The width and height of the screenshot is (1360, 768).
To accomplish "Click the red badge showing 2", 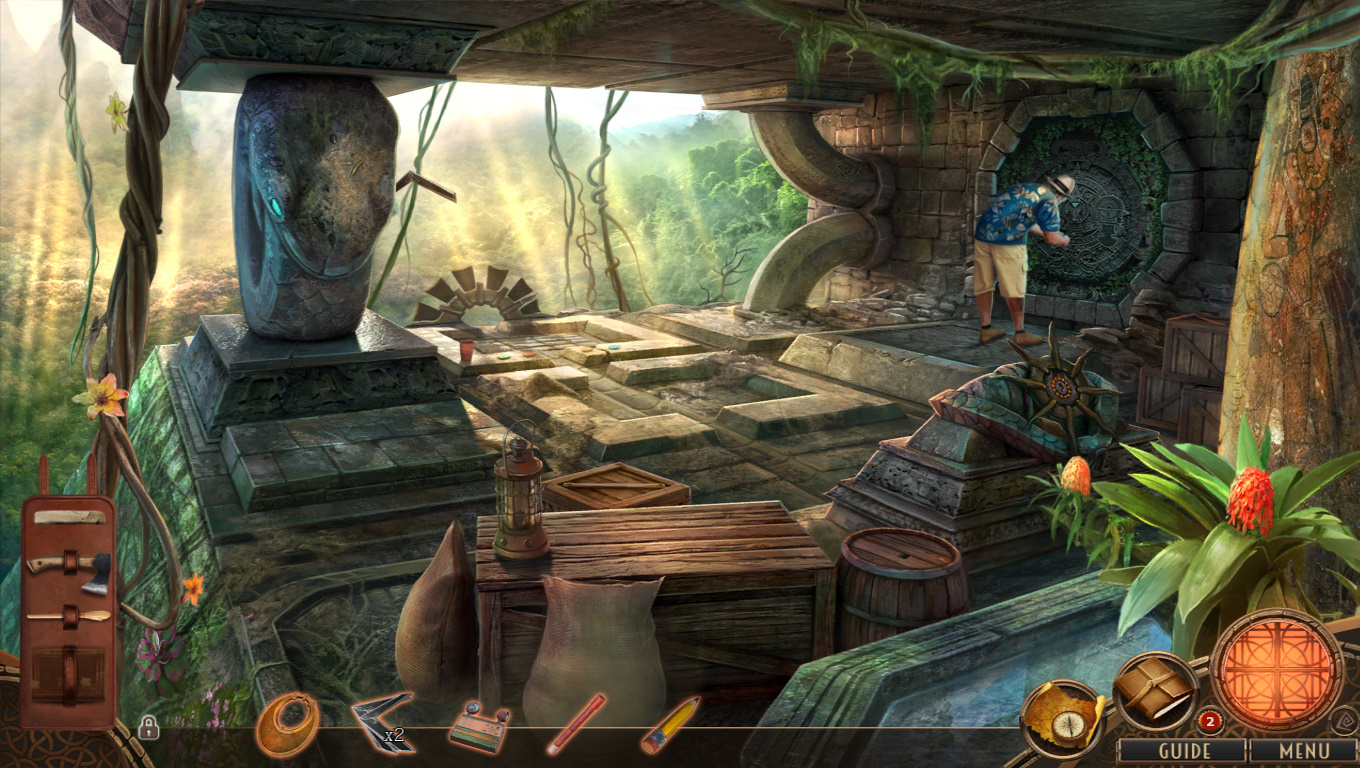I will (1210, 720).
